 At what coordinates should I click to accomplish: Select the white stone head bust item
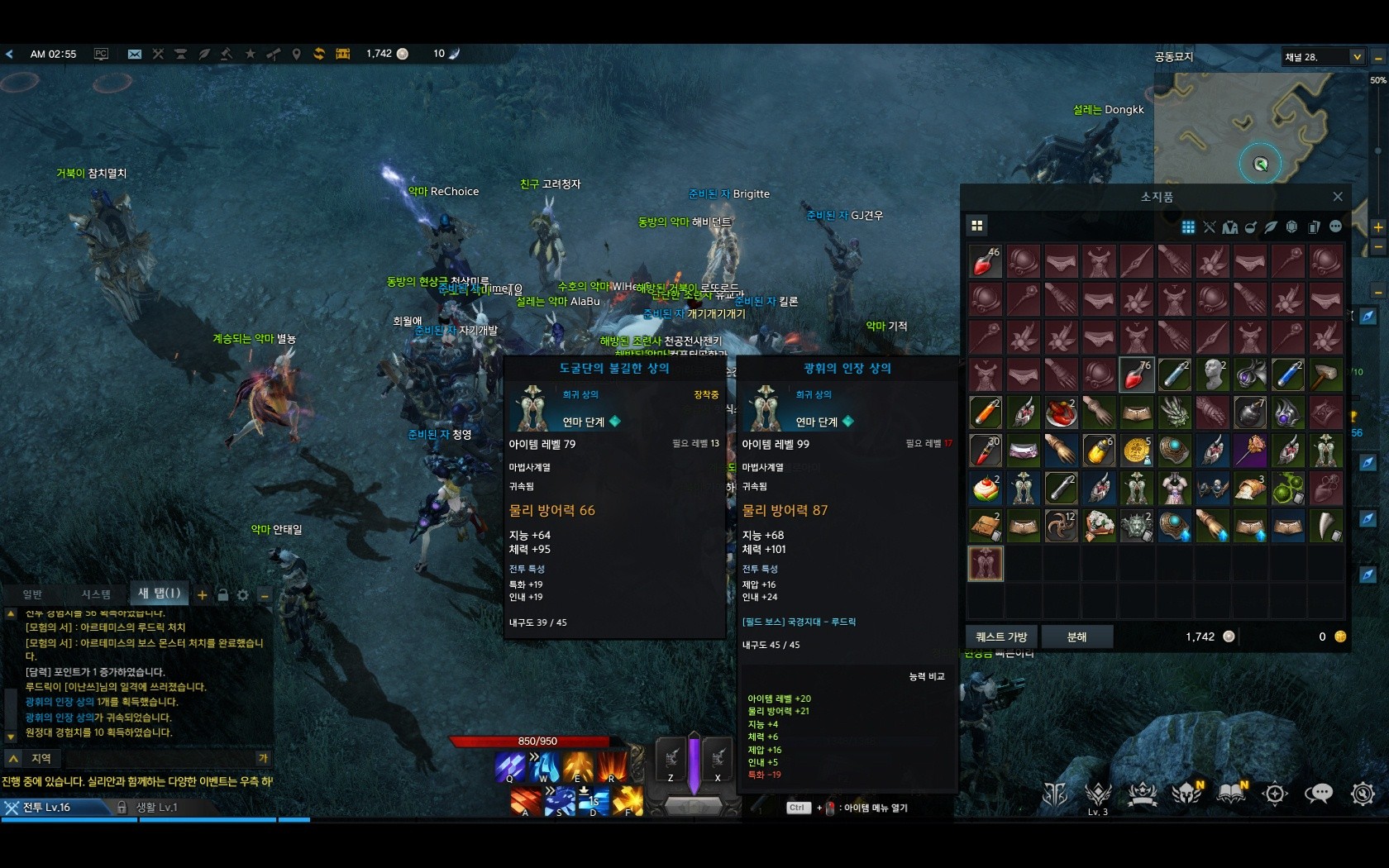tap(1213, 374)
